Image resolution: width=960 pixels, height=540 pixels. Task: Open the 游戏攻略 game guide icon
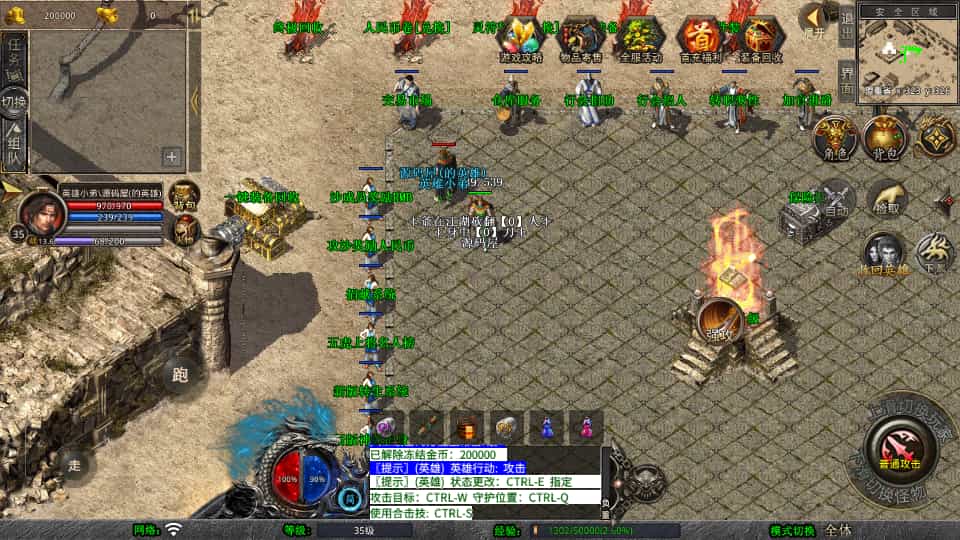519,40
